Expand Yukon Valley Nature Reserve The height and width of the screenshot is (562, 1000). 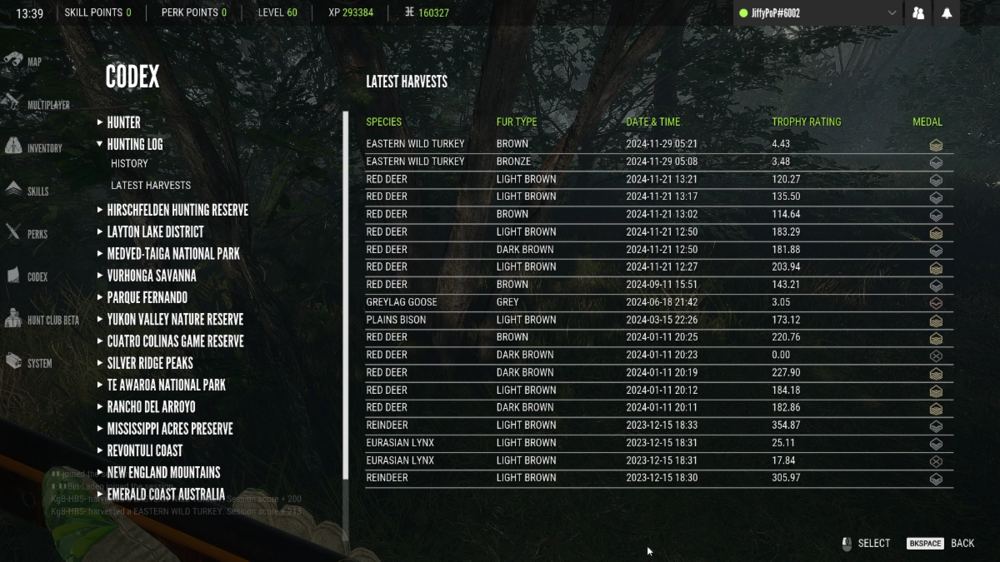pyautogui.click(x=175, y=319)
